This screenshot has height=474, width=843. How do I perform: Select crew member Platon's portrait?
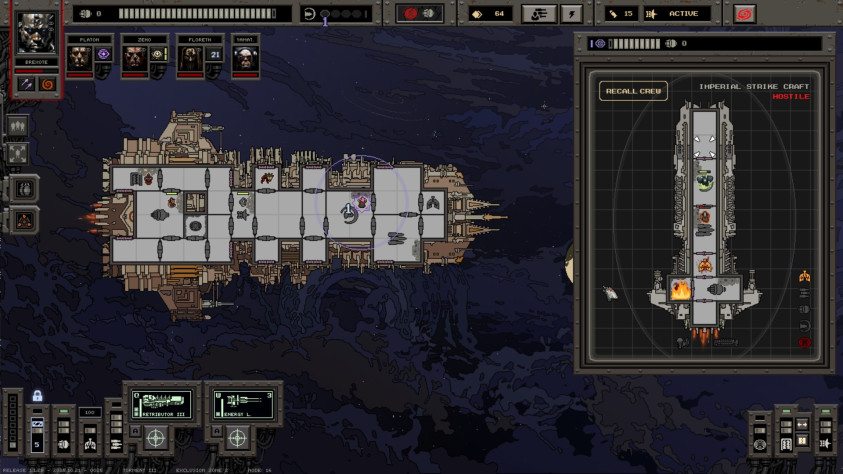(x=79, y=59)
